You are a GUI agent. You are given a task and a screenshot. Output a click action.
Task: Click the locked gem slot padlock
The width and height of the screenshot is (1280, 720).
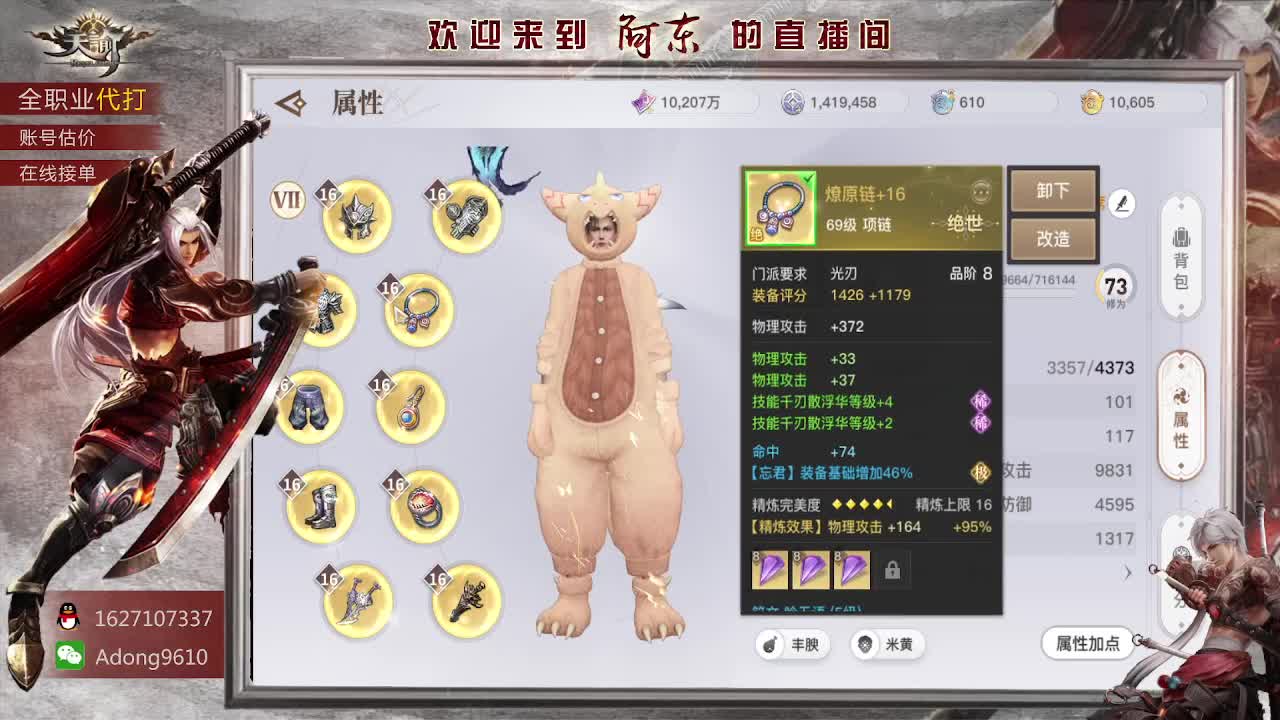893,569
